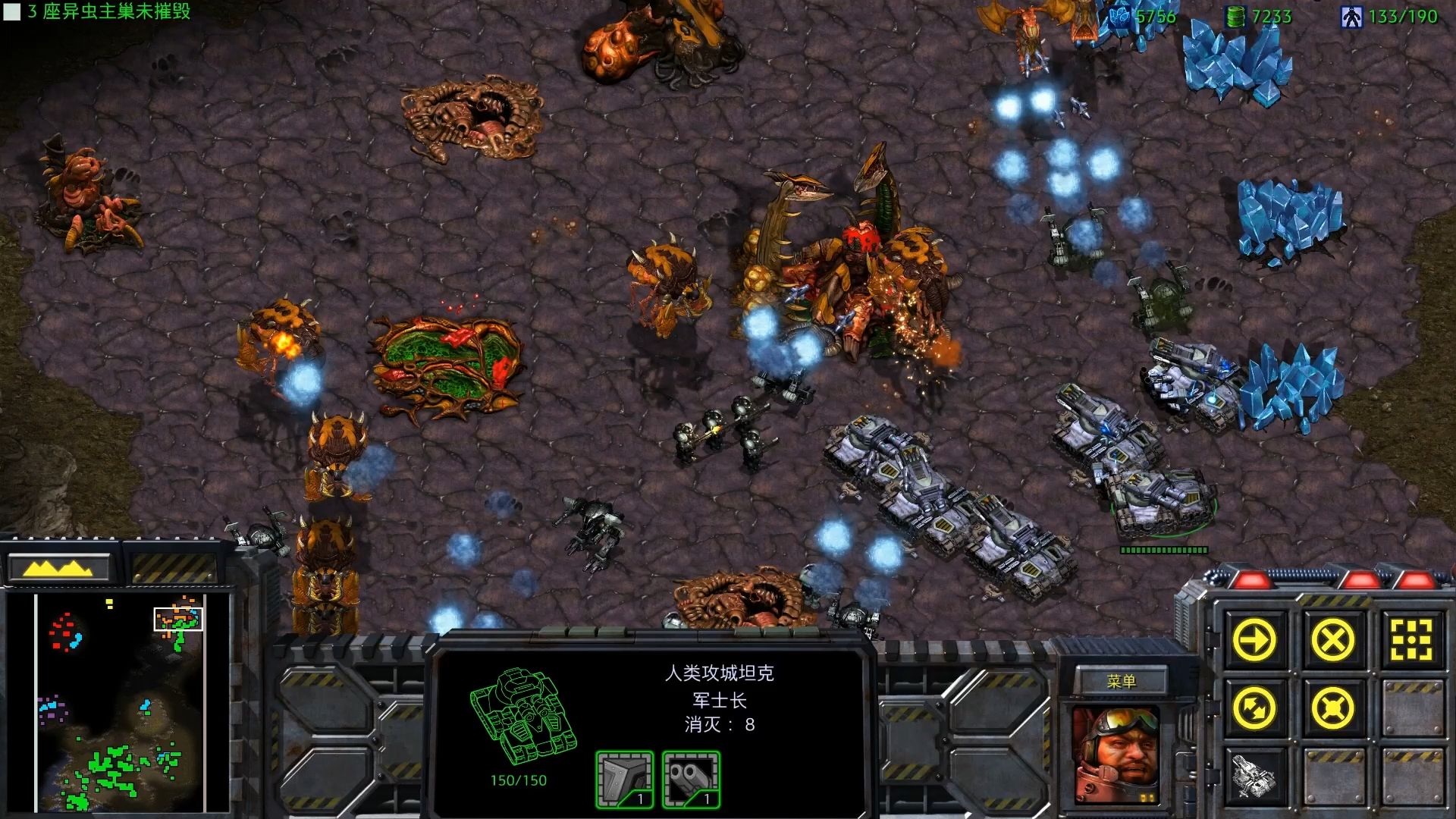Select the siege tank with the green selection circle
The image size is (1456, 819).
click(x=1162, y=497)
